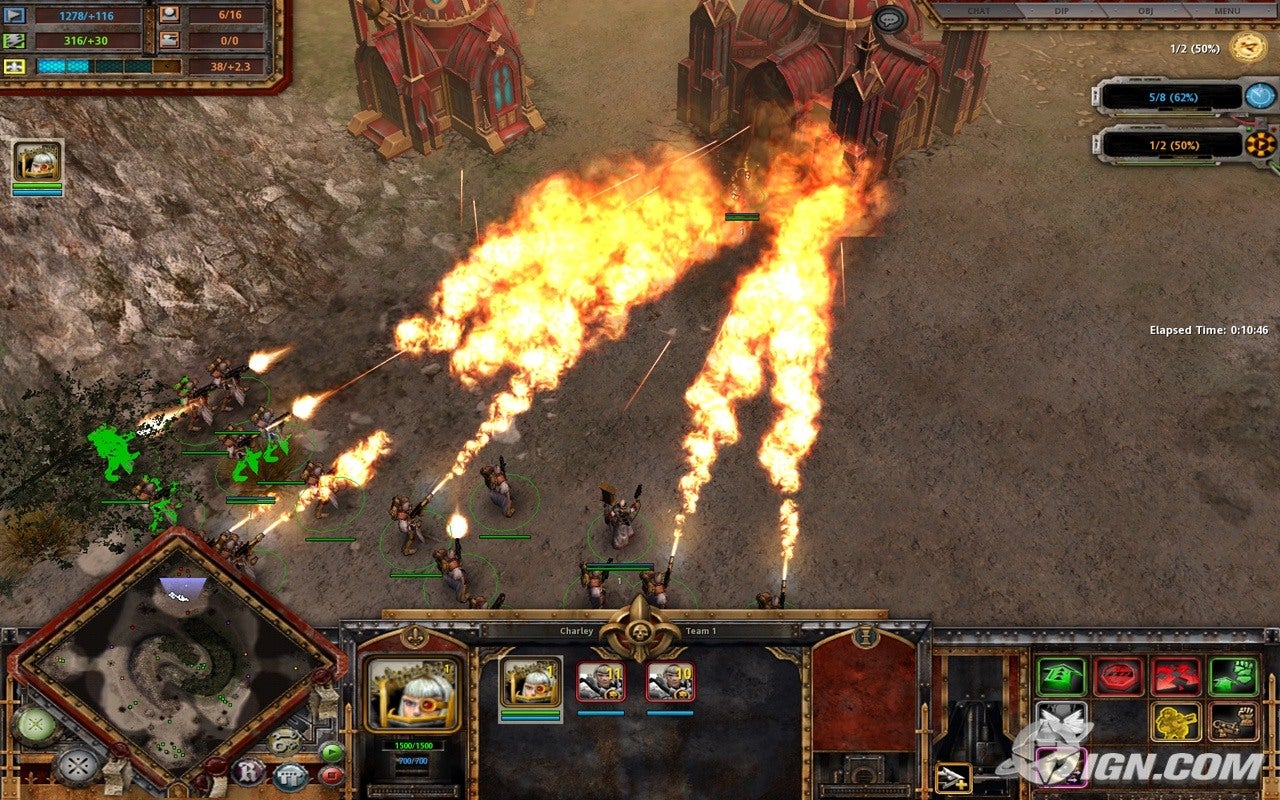
Task: Open the game MENU
Action: coord(1227,11)
